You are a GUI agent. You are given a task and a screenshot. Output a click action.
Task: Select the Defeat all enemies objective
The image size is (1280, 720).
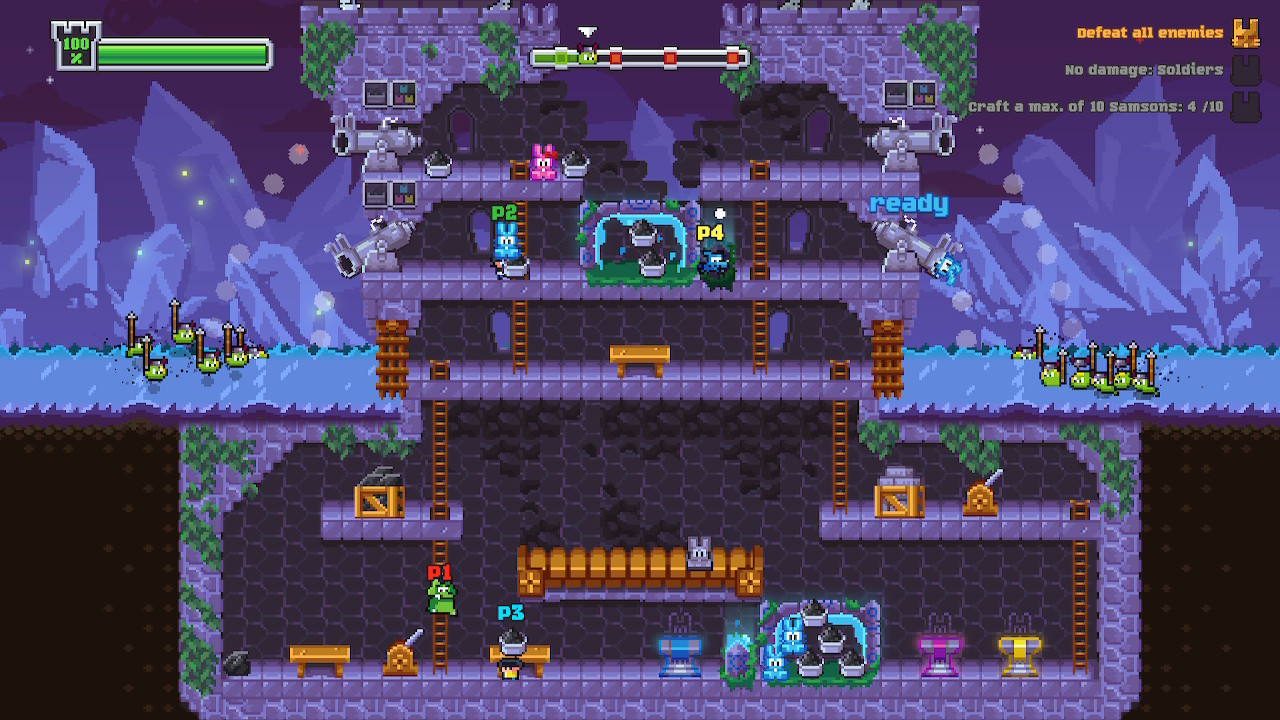[x=1148, y=32]
